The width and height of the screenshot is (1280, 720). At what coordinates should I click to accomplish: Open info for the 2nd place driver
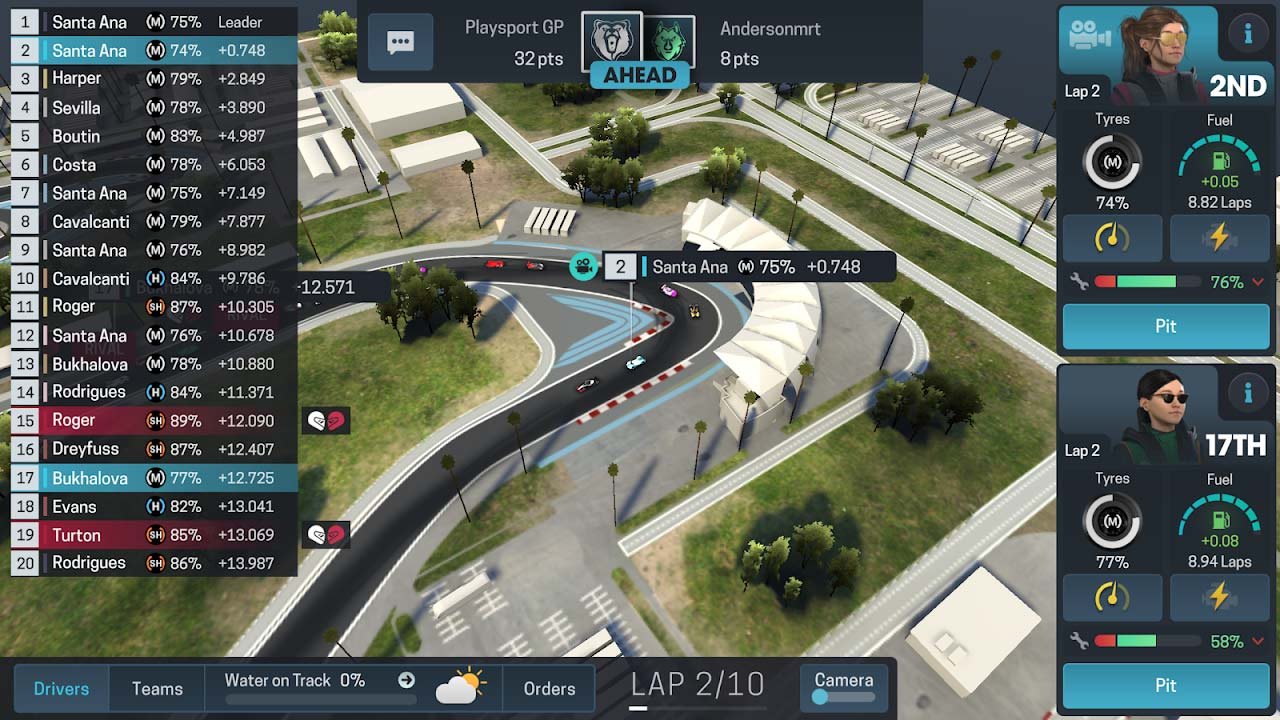[x=1247, y=35]
